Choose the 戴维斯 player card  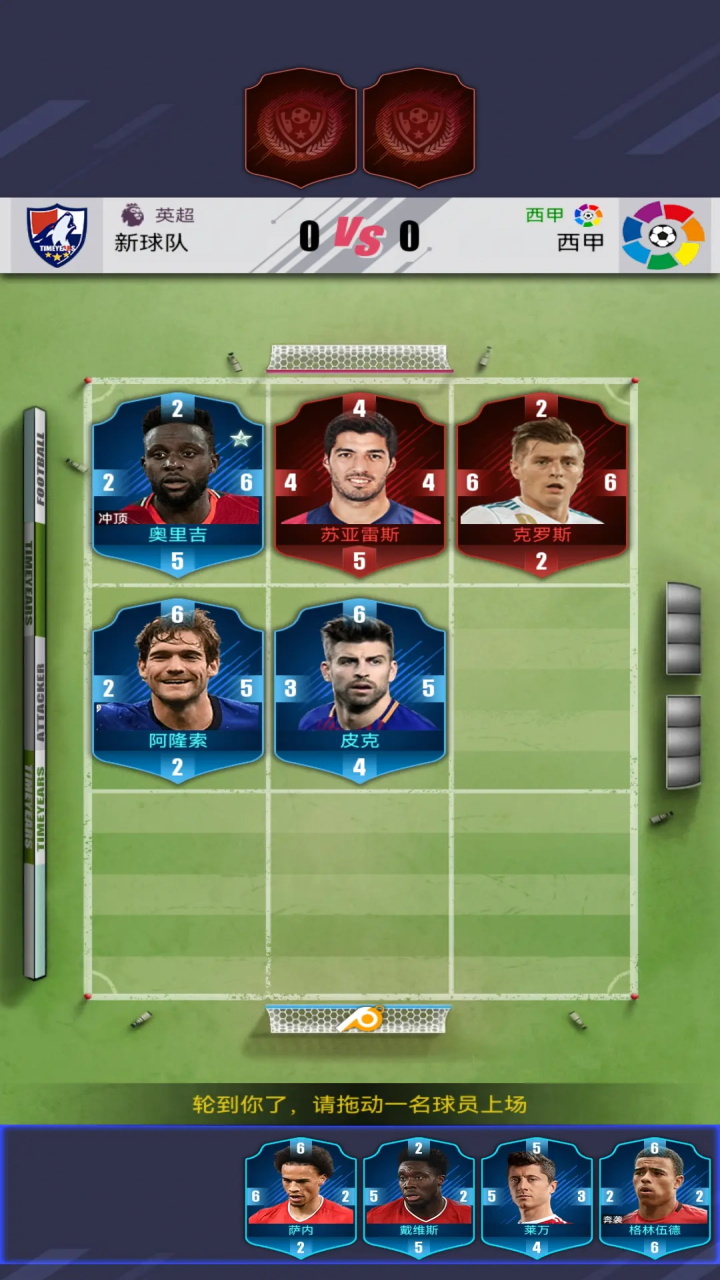(418, 1198)
